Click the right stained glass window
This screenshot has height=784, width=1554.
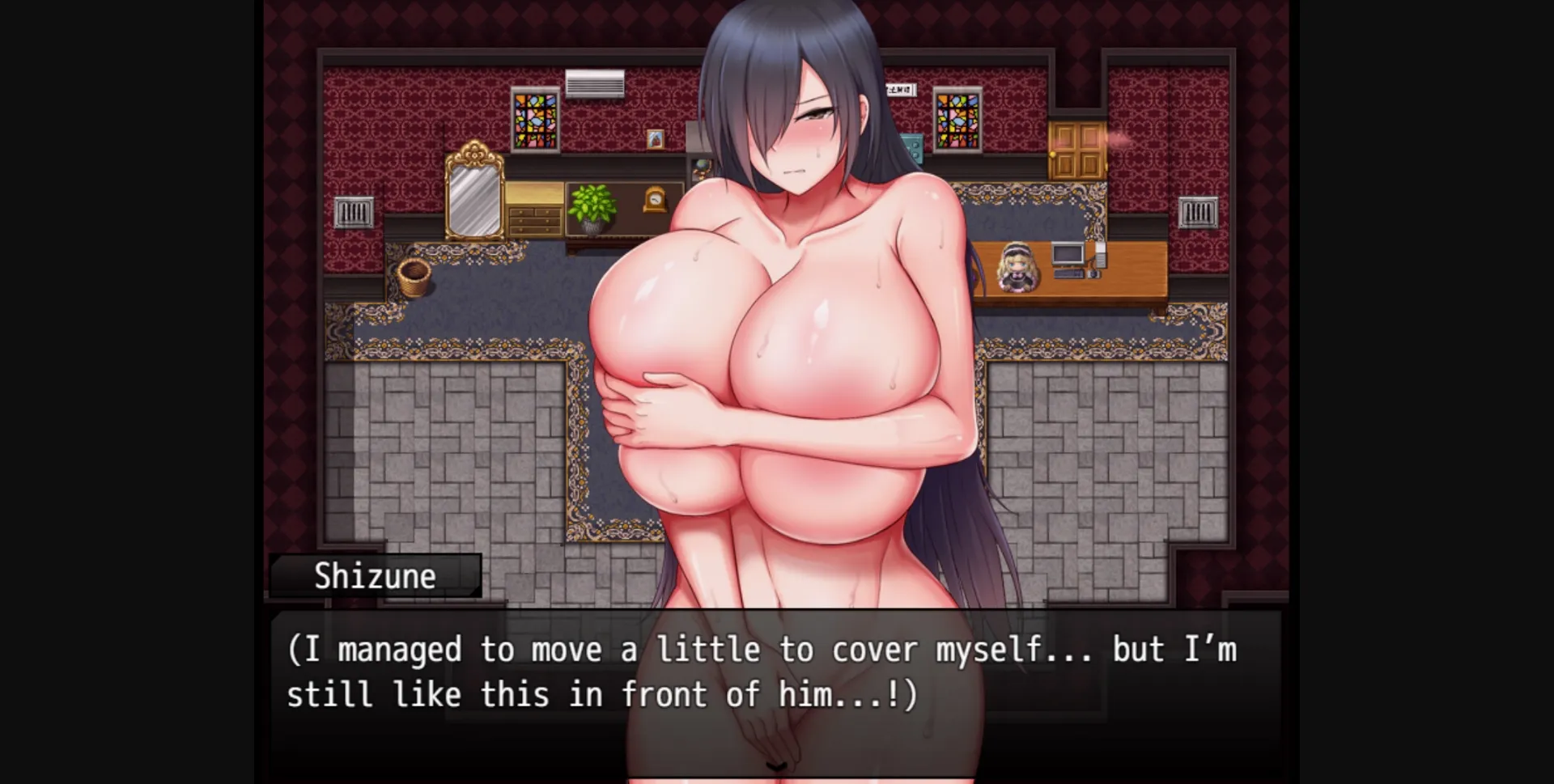point(957,121)
